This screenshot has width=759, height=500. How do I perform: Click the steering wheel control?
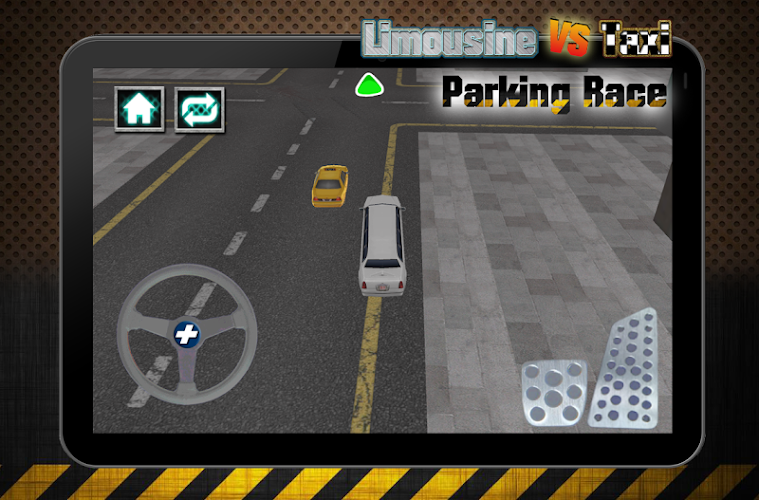[x=186, y=334]
